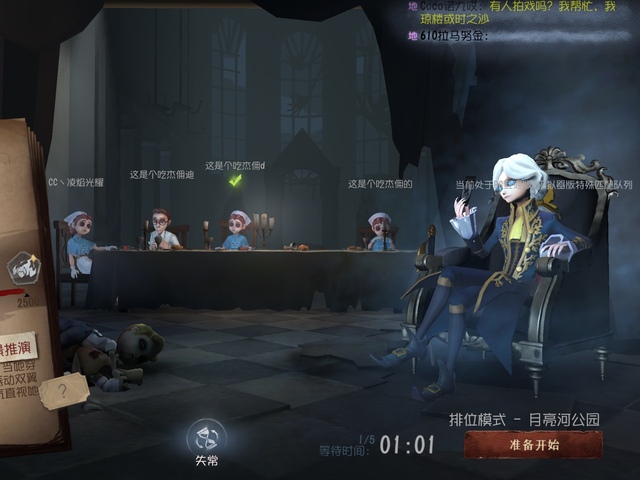
Task: Tap the persona talent pentagon icon
Action: point(23,267)
